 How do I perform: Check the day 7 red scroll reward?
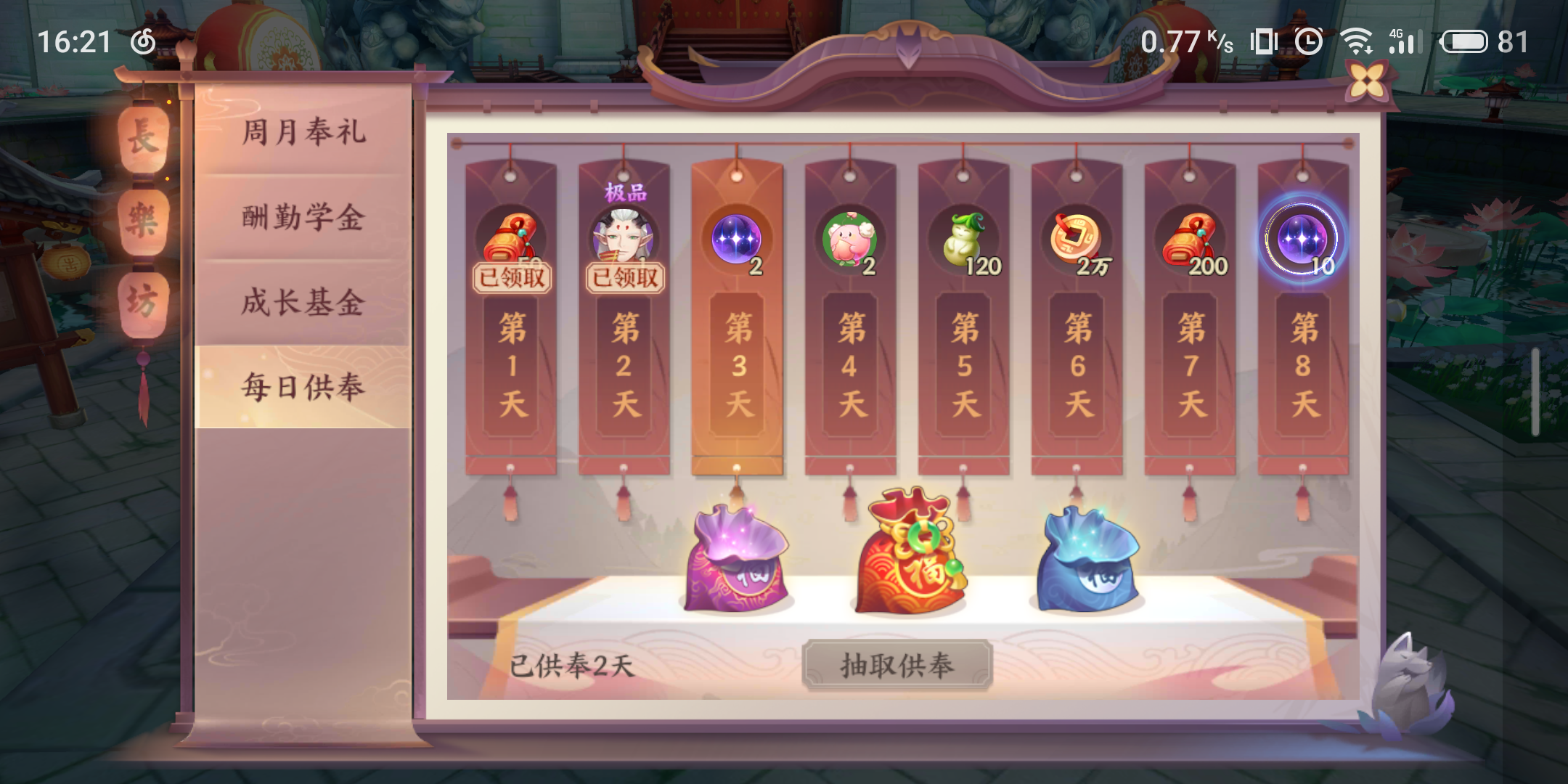tap(1190, 240)
